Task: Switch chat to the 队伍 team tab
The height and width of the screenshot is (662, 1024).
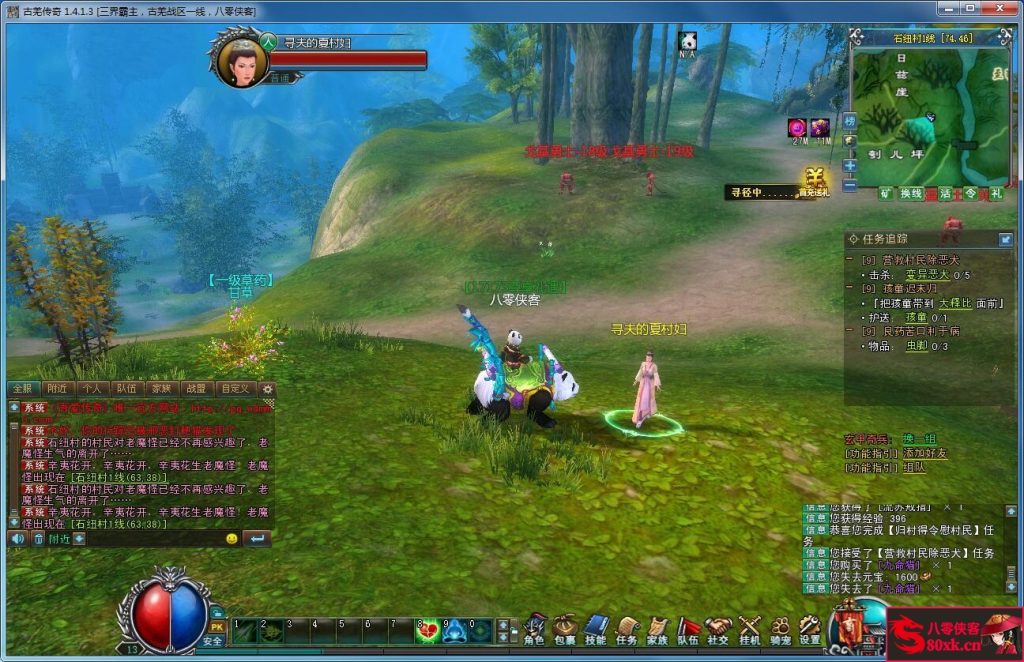Action: pos(126,389)
